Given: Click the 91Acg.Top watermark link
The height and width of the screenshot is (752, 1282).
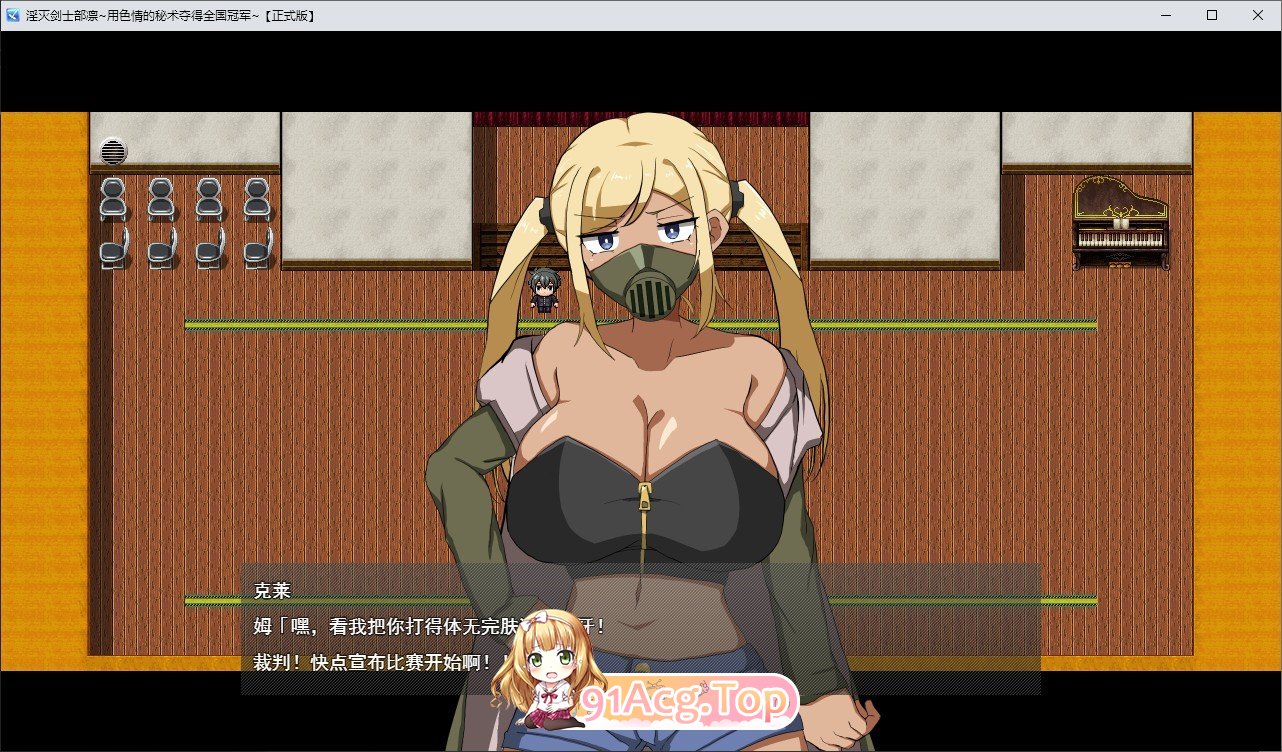Looking at the screenshot, I should tap(685, 703).
